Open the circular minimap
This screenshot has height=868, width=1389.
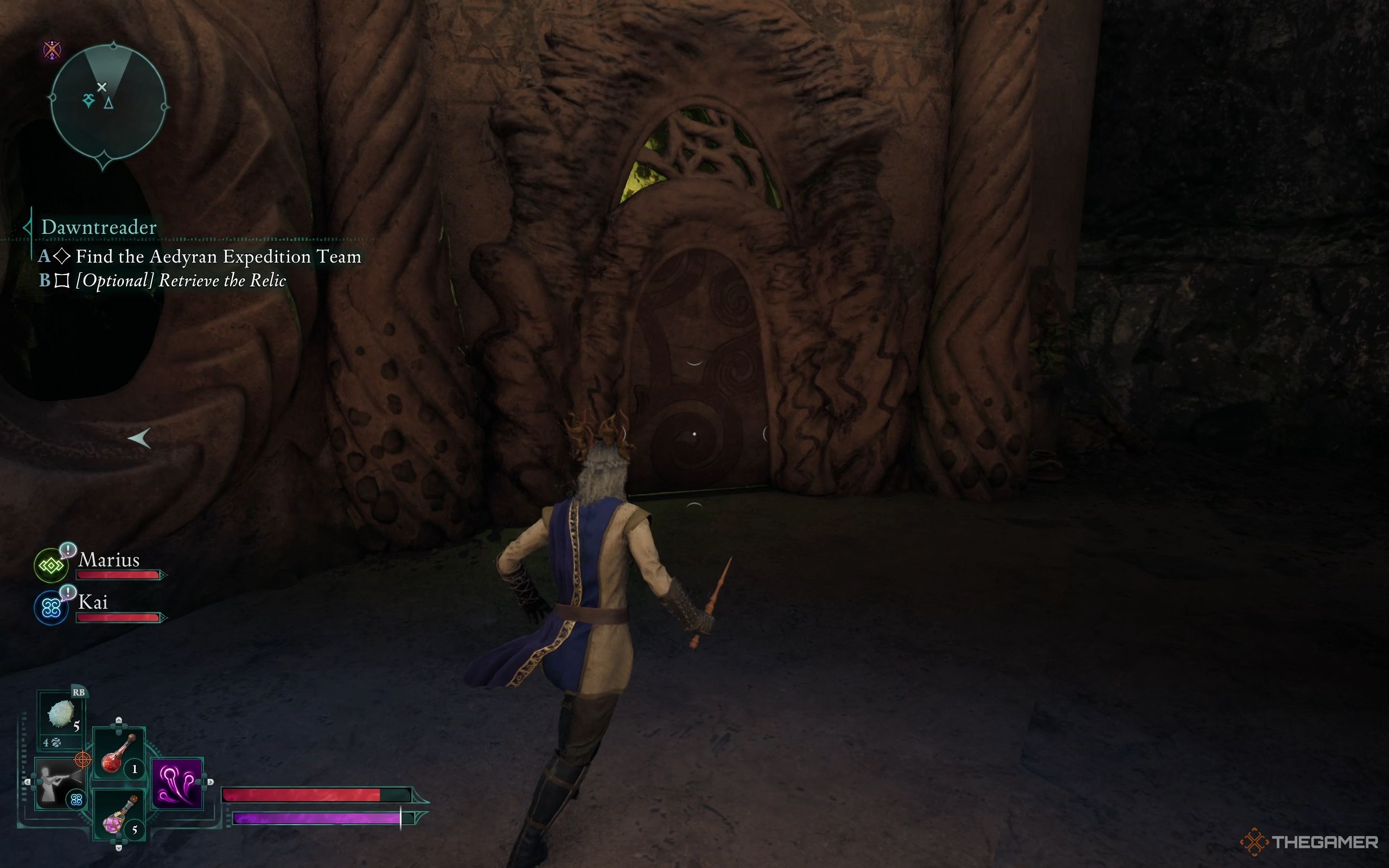[x=108, y=103]
